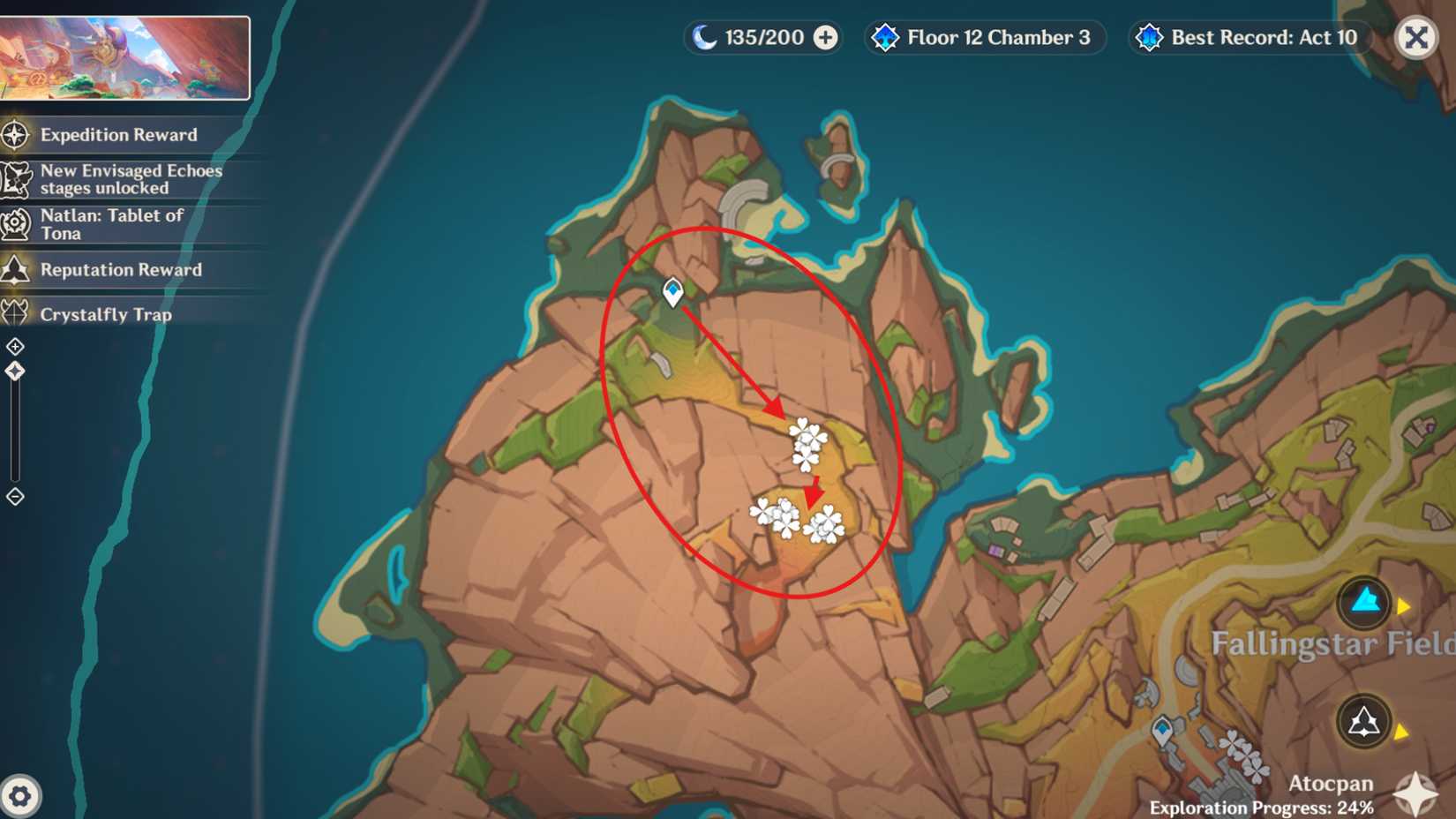
Task: Click the zoom slider handle on left edge
Action: coord(14,372)
